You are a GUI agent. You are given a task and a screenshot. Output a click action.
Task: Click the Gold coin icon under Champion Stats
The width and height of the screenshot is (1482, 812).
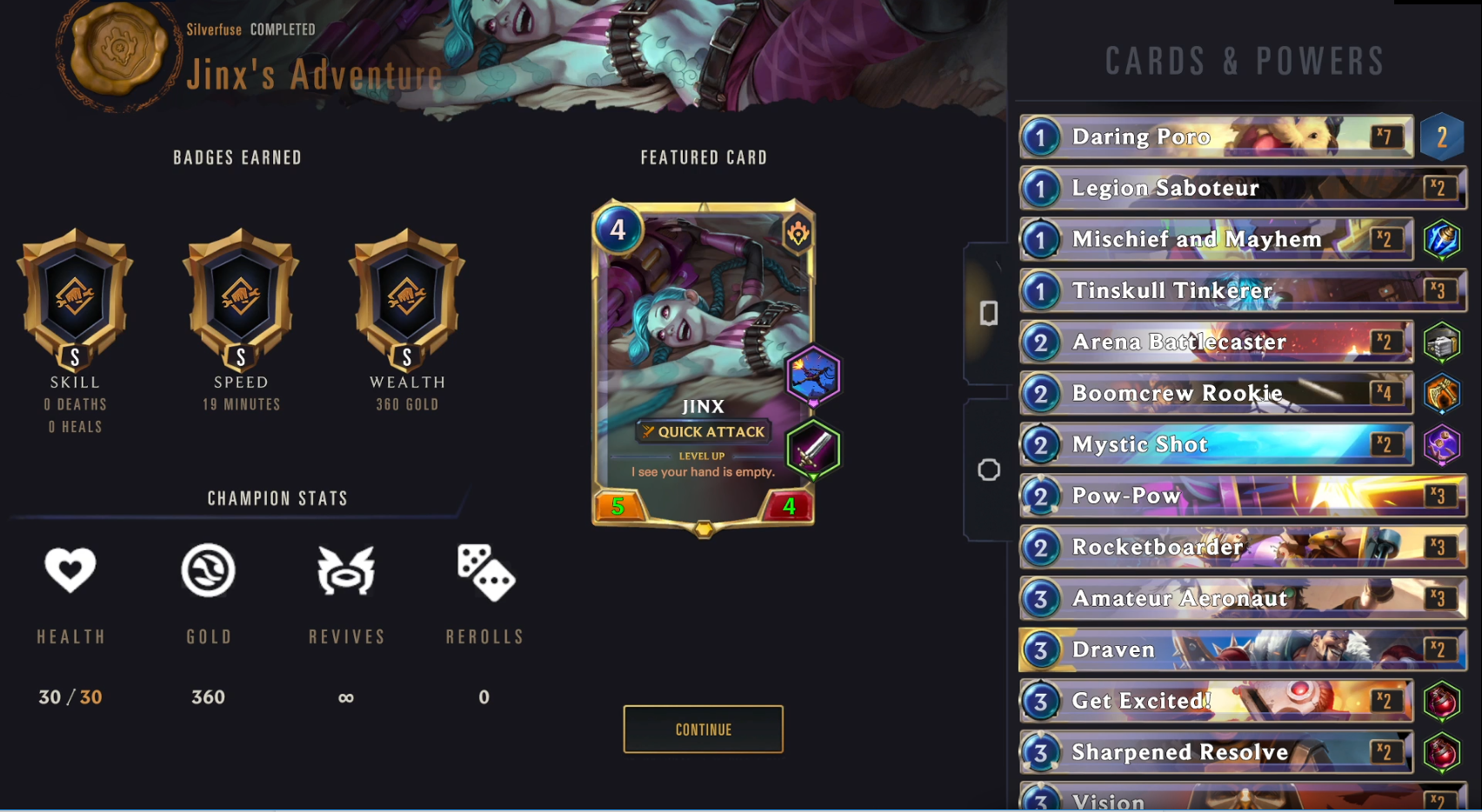[208, 571]
